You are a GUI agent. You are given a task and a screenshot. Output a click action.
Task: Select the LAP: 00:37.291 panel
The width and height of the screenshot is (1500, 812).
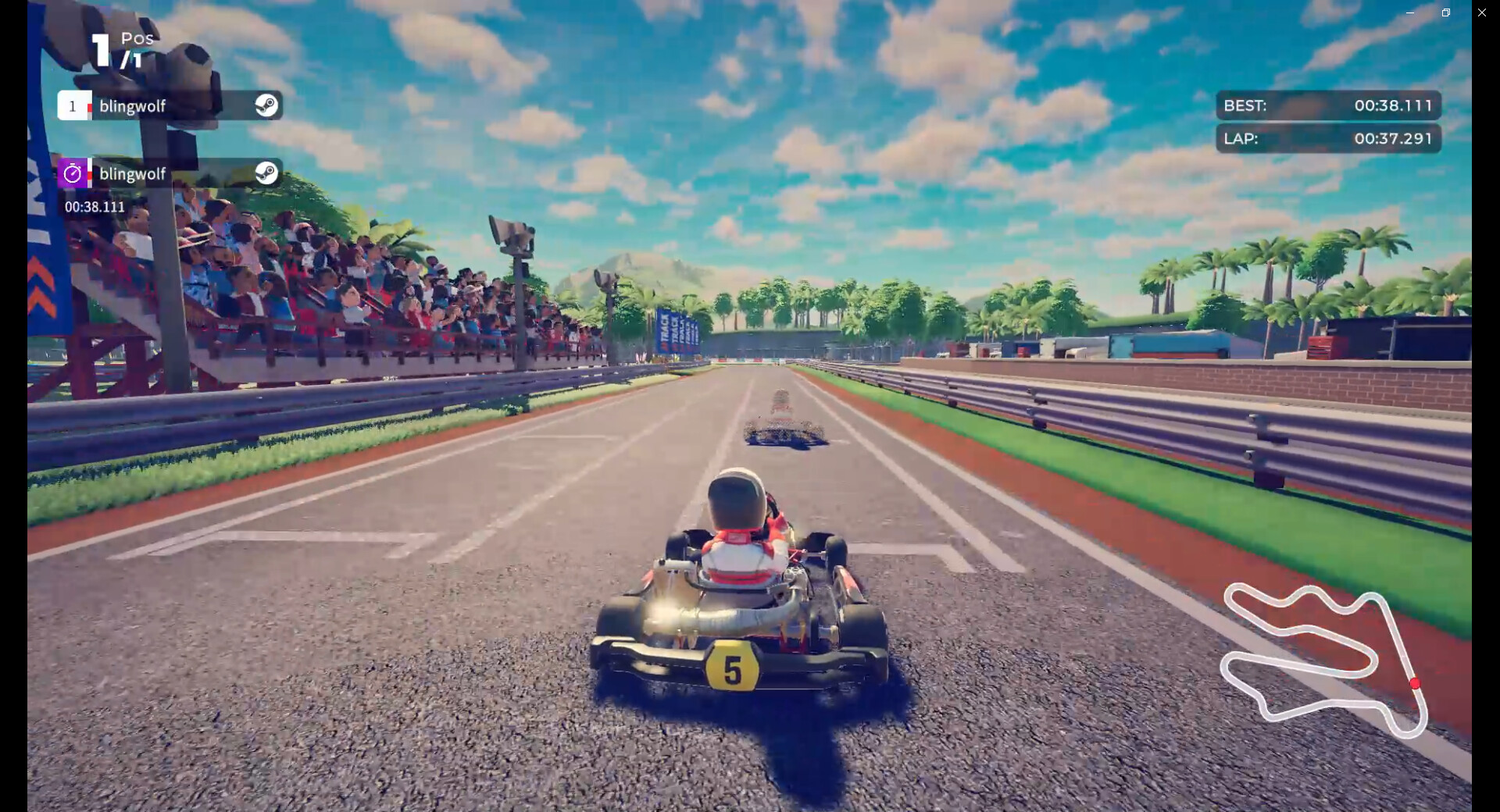[x=1328, y=139]
